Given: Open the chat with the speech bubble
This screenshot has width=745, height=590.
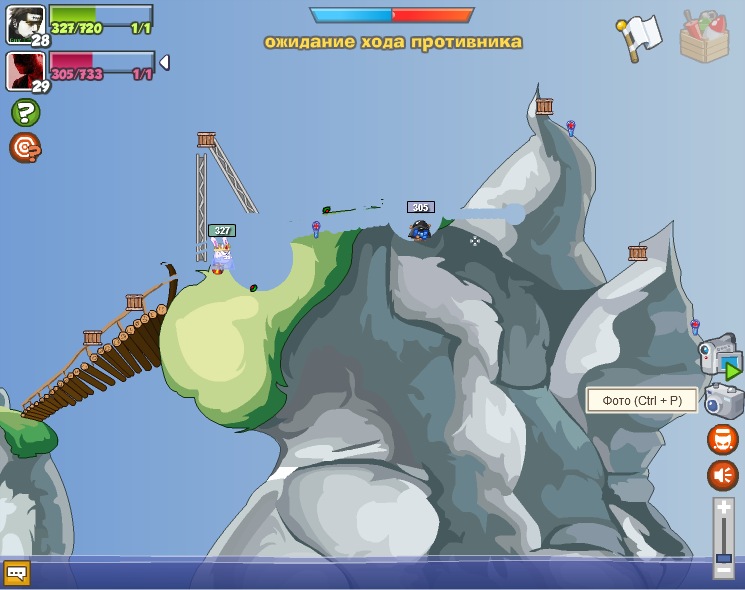Looking at the screenshot, I should (17, 573).
